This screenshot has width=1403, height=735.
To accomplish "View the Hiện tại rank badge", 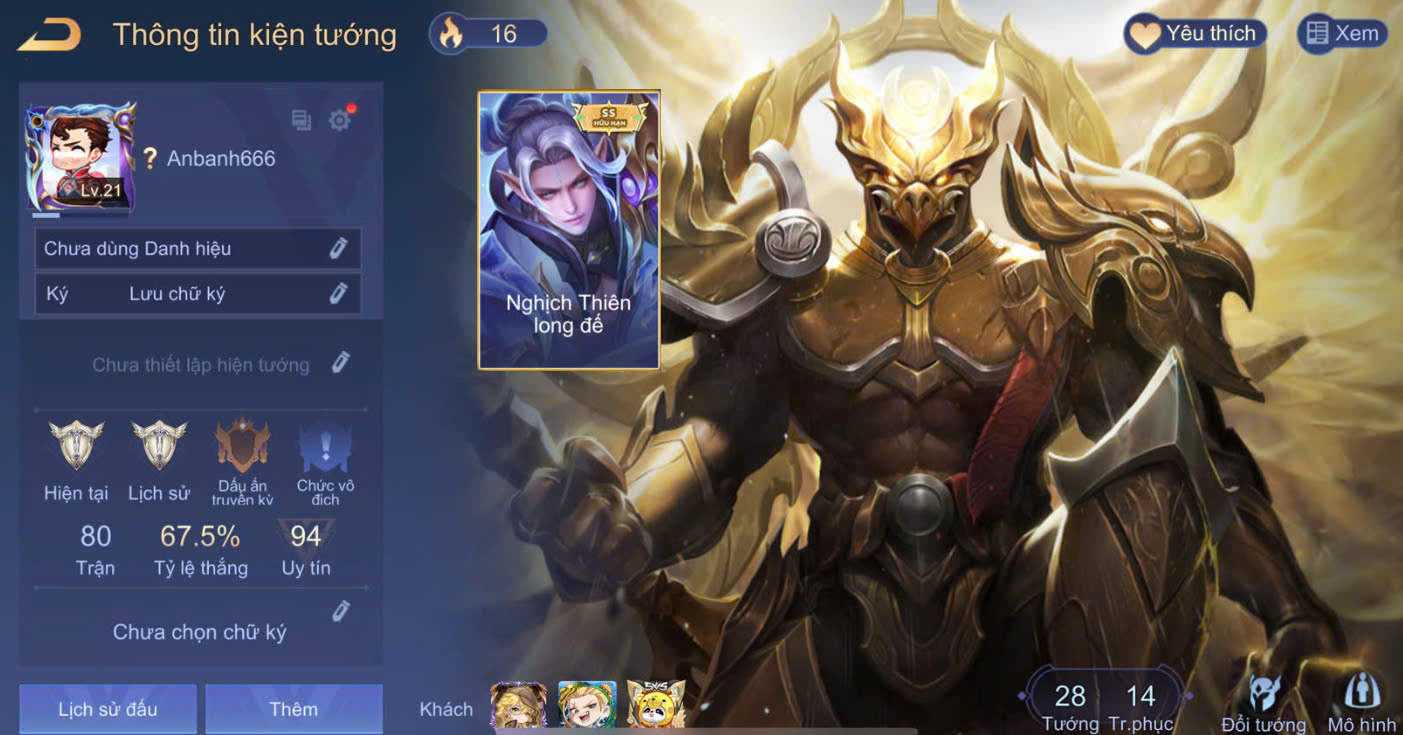I will [x=76, y=446].
